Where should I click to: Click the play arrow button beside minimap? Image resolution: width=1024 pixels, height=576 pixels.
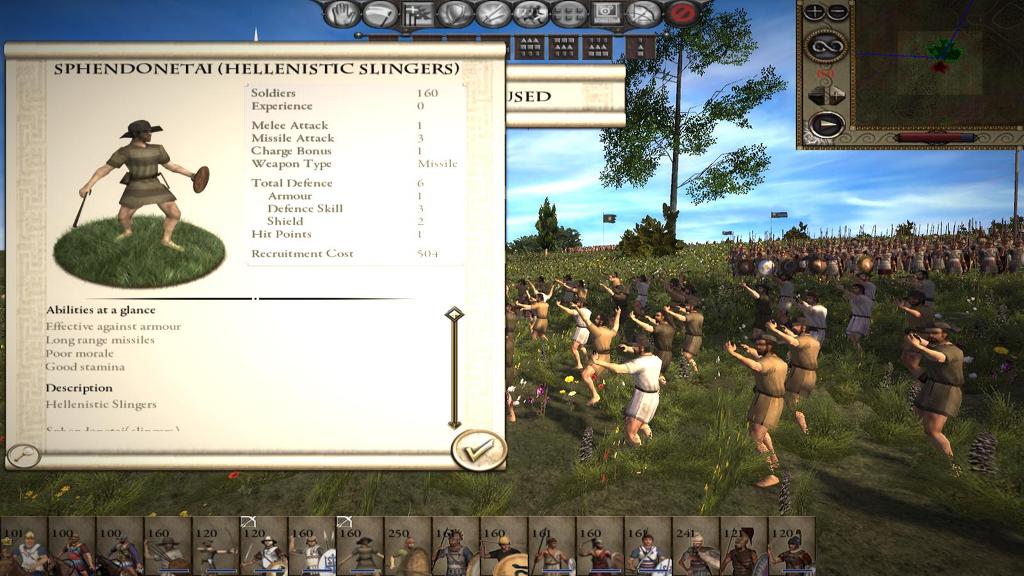(x=826, y=125)
